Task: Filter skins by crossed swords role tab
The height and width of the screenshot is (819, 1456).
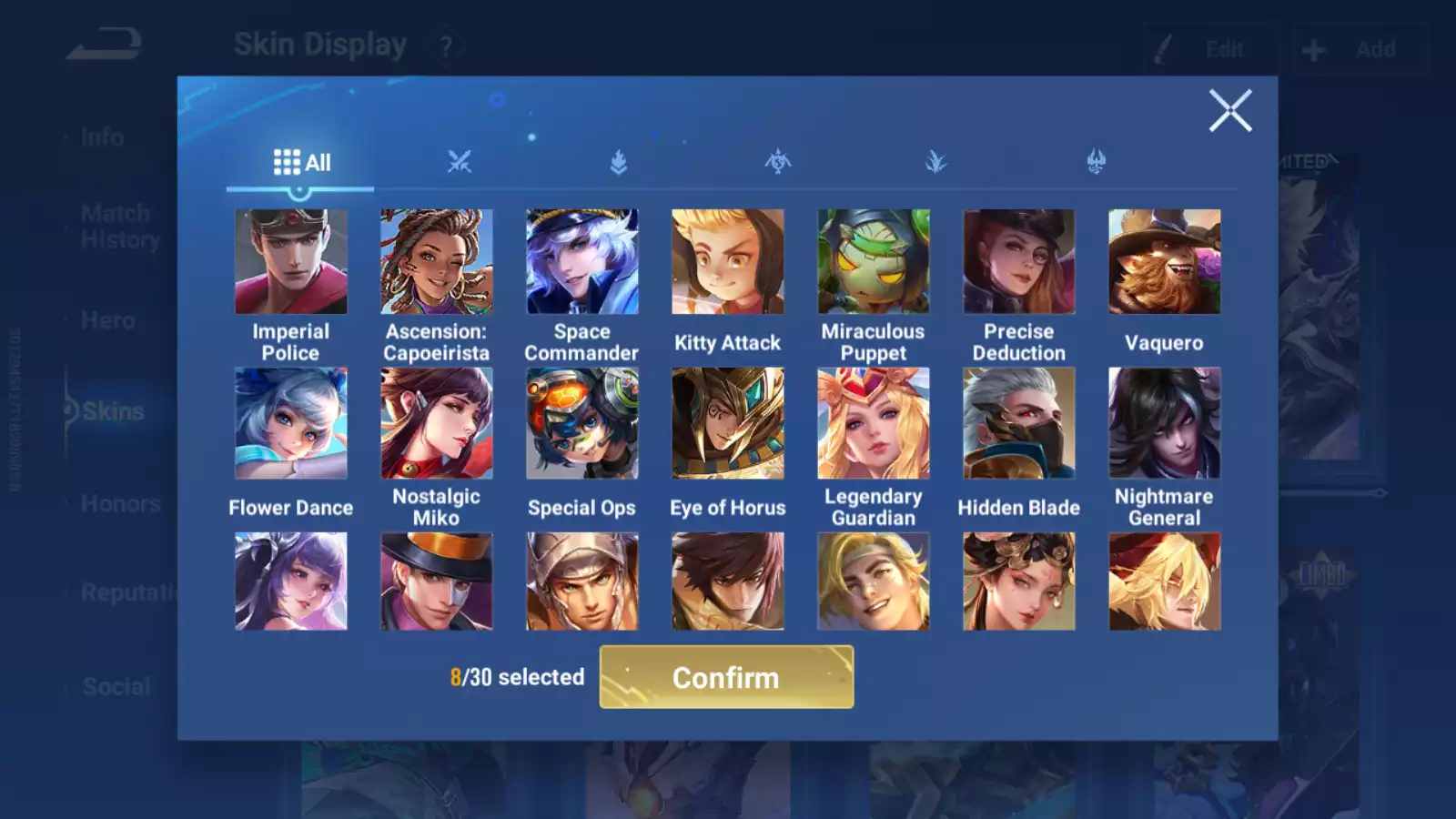Action: tap(460, 163)
